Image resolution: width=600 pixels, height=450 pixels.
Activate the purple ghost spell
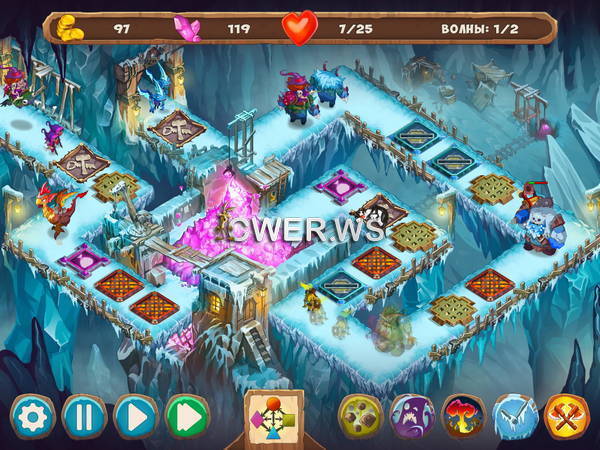click(x=412, y=416)
